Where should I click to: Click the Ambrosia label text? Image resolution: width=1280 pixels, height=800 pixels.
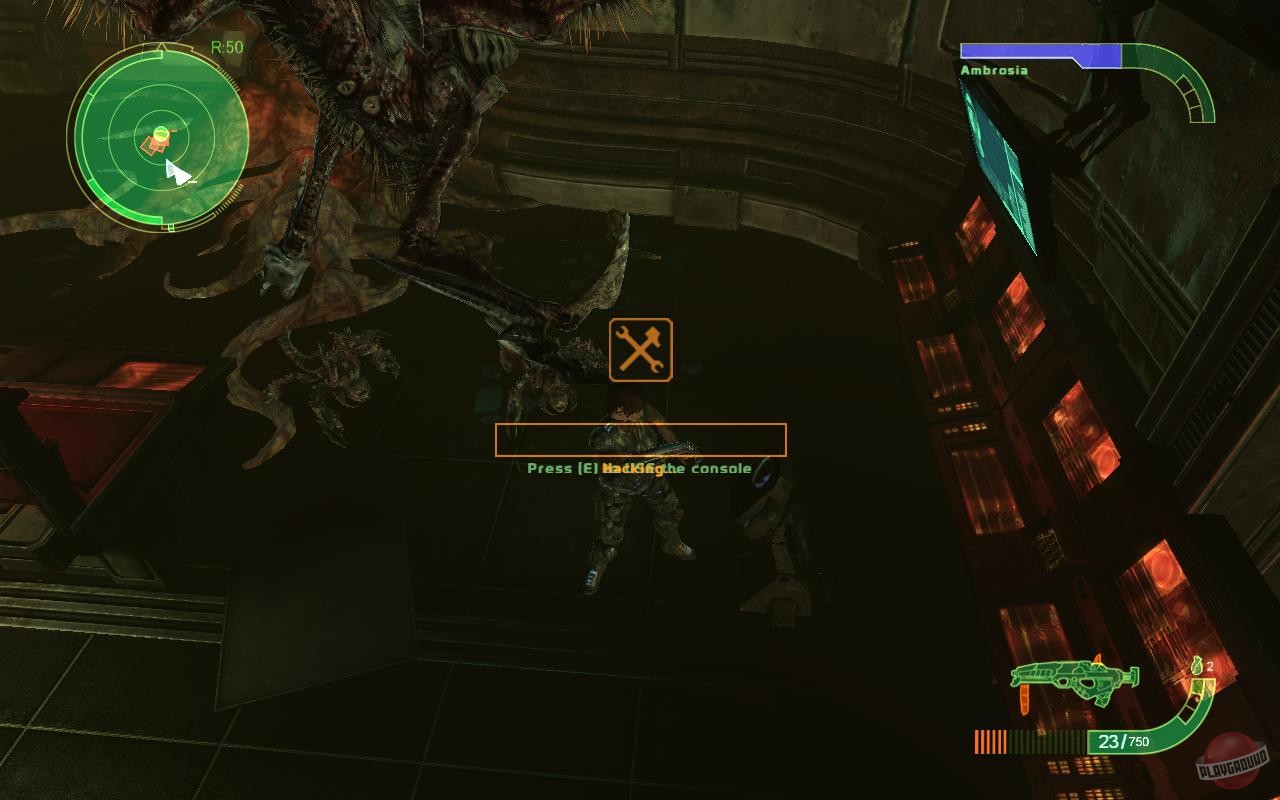[x=994, y=70]
